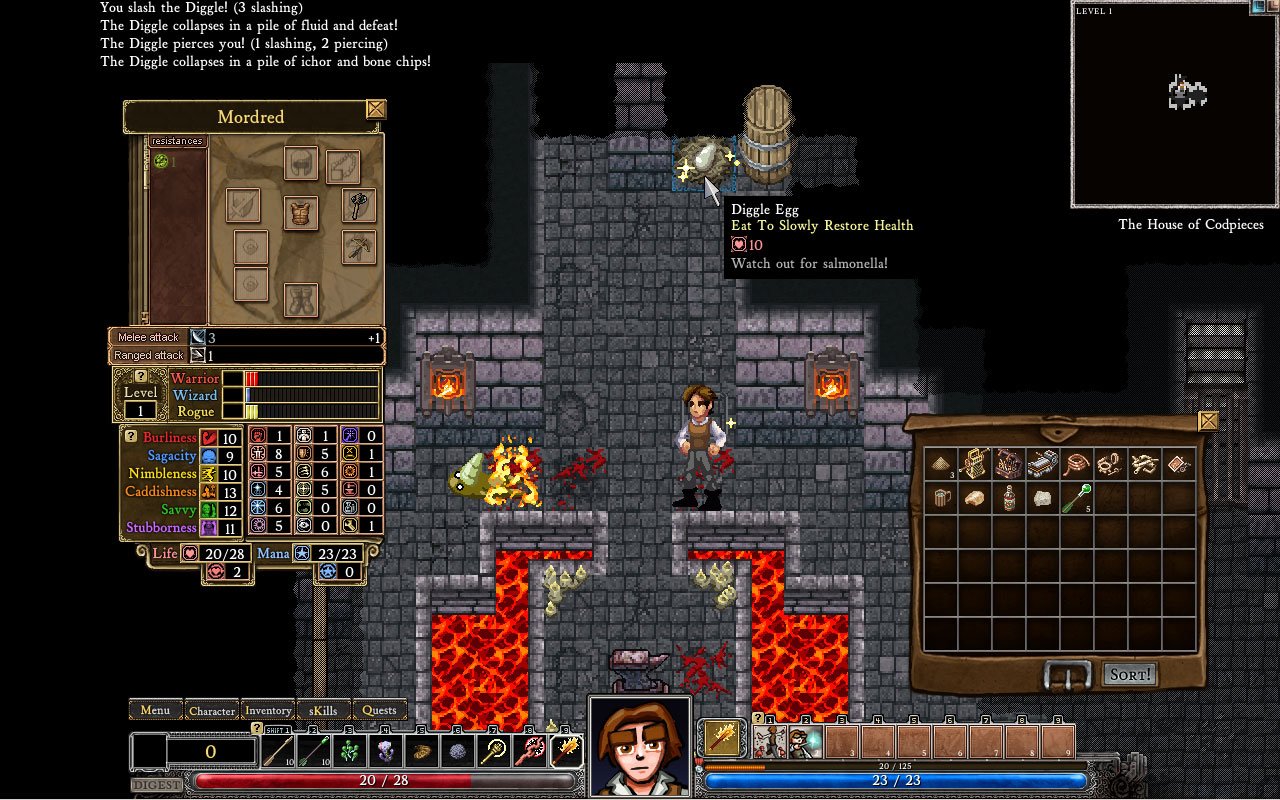Open the Inventory tab
This screenshot has width=1280, height=800.
point(268,710)
